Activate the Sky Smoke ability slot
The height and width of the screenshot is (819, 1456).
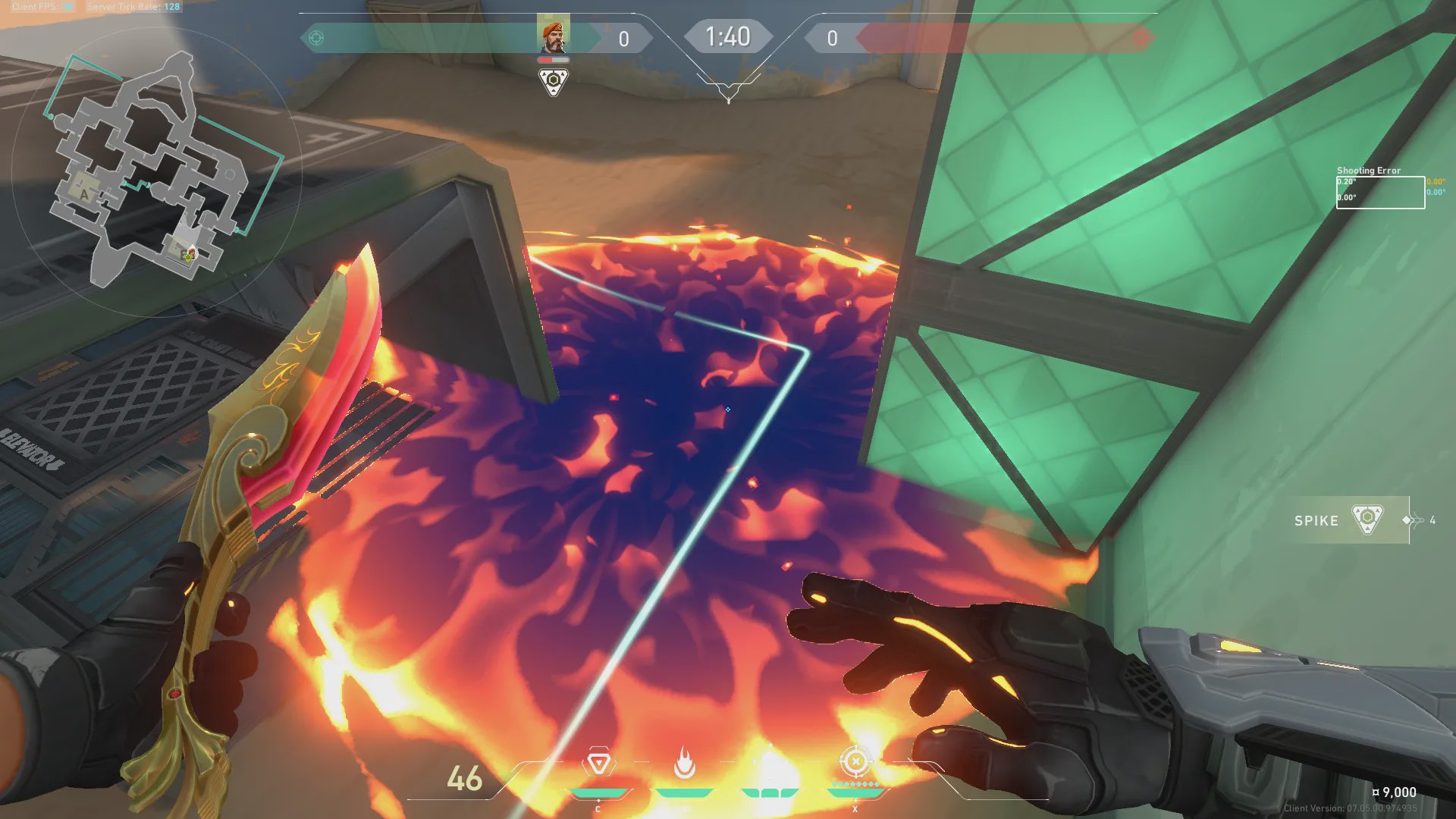[x=770, y=764]
